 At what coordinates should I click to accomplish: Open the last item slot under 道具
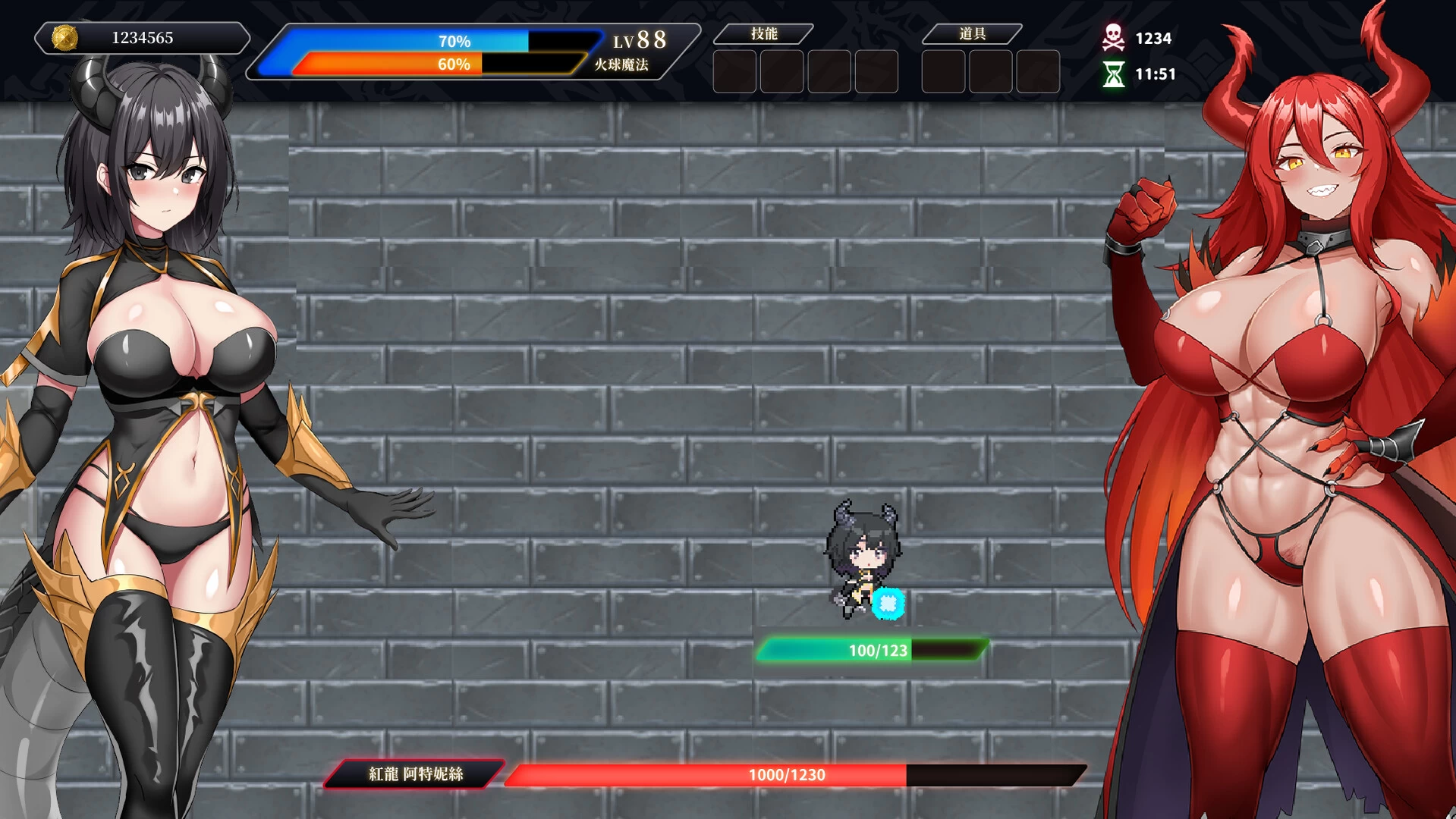coord(1036,71)
